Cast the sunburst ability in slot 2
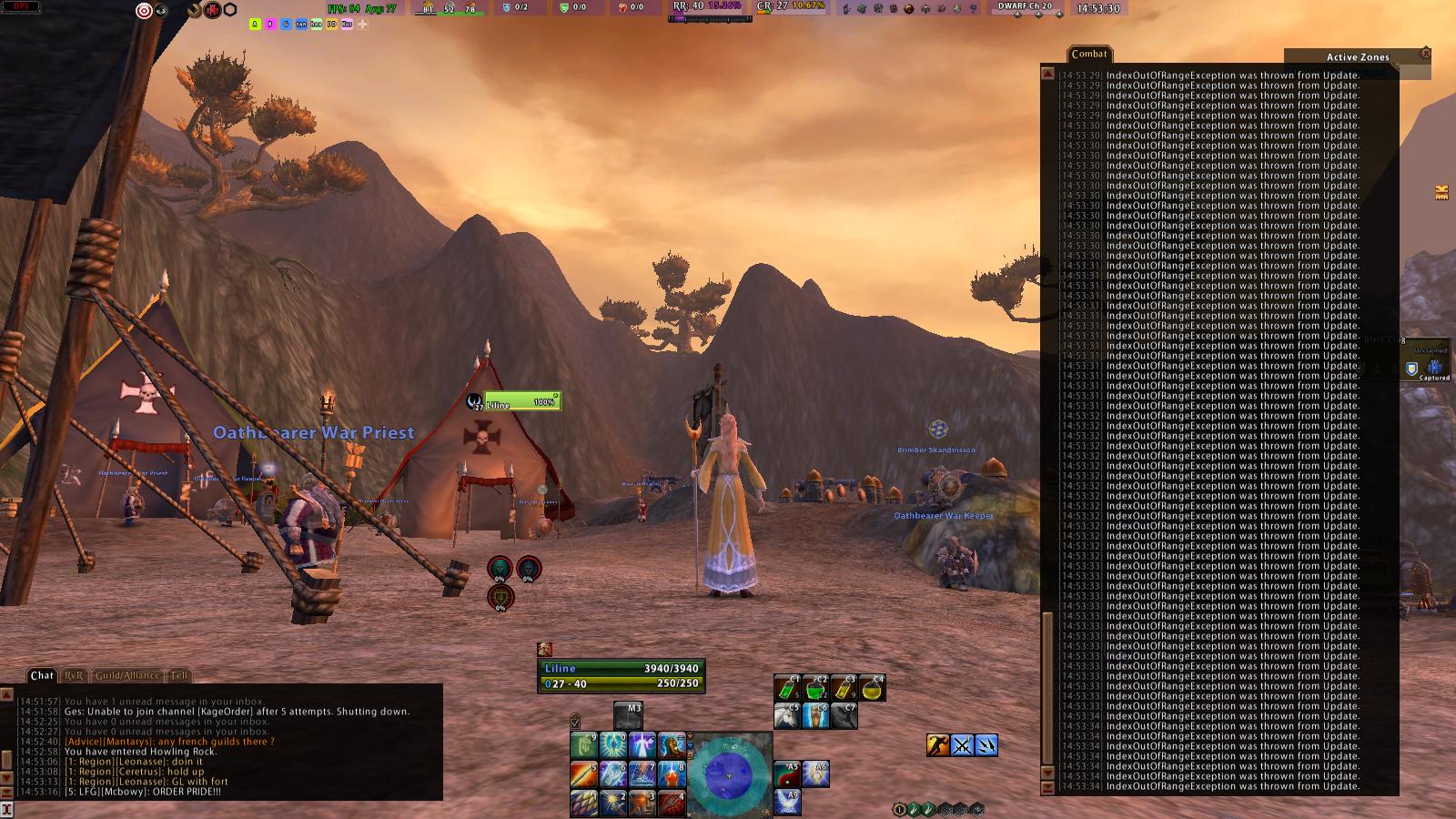 (x=612, y=803)
